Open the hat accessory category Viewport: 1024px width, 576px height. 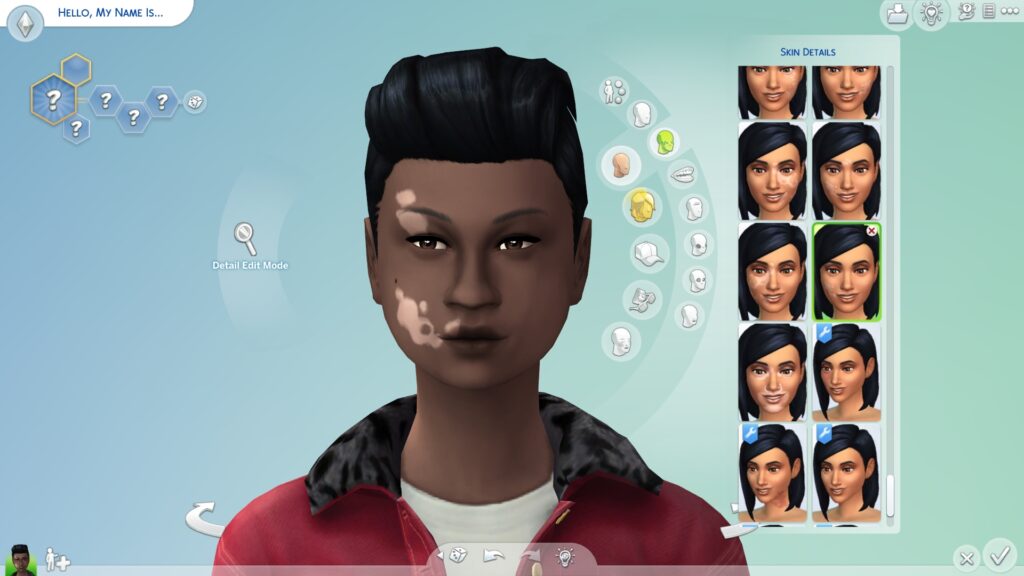click(x=649, y=253)
